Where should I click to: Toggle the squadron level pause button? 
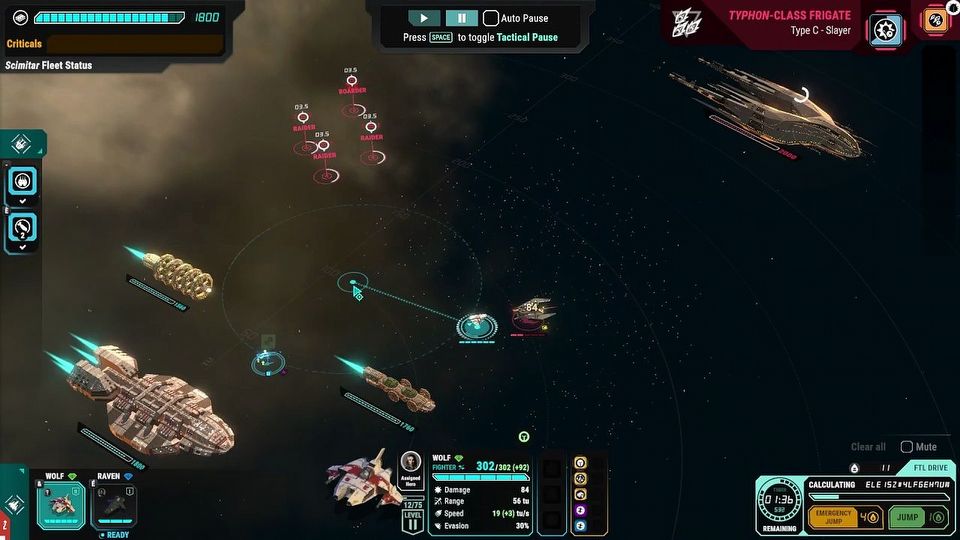coord(412,522)
